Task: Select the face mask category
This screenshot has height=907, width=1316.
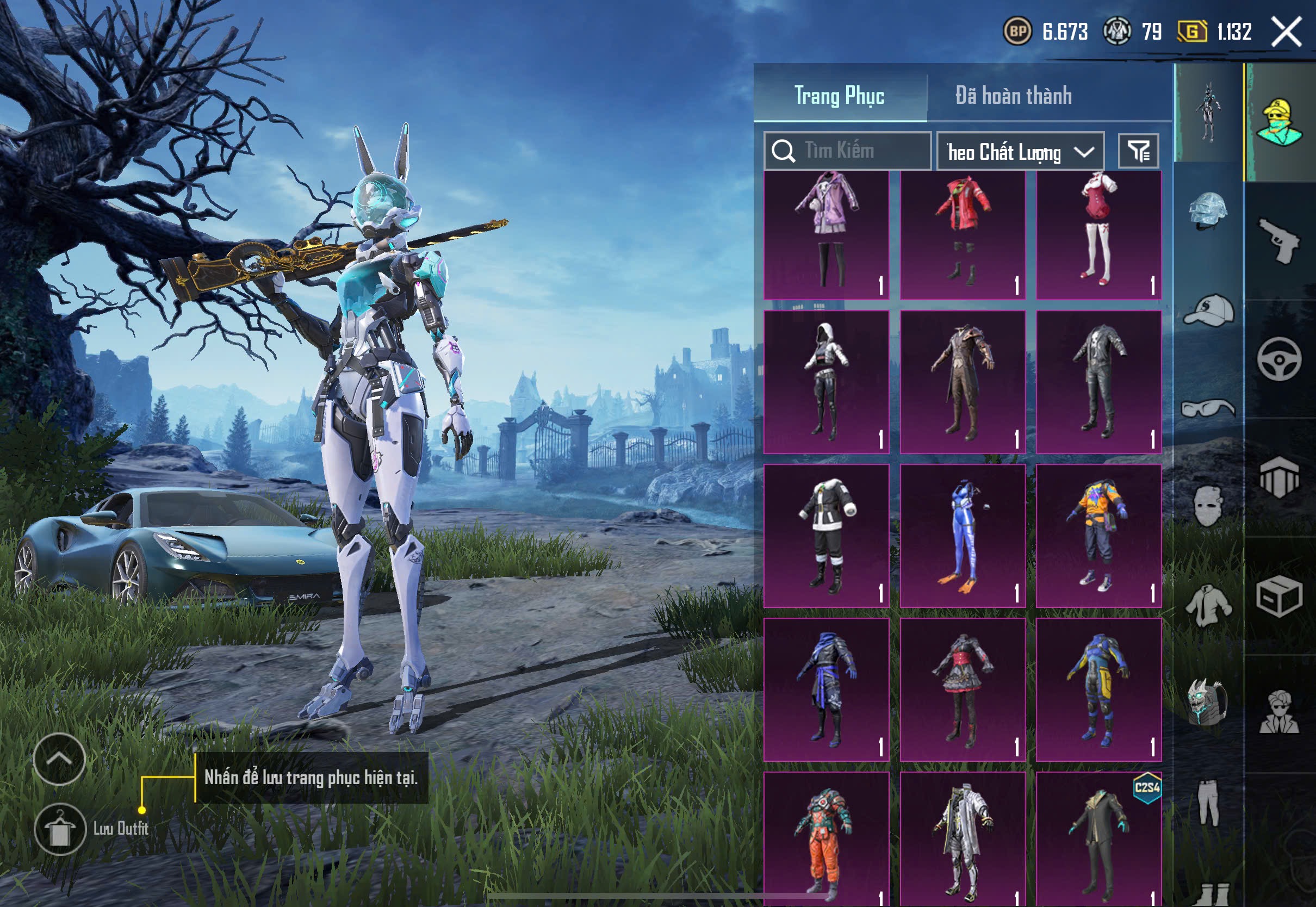Action: click(1208, 506)
